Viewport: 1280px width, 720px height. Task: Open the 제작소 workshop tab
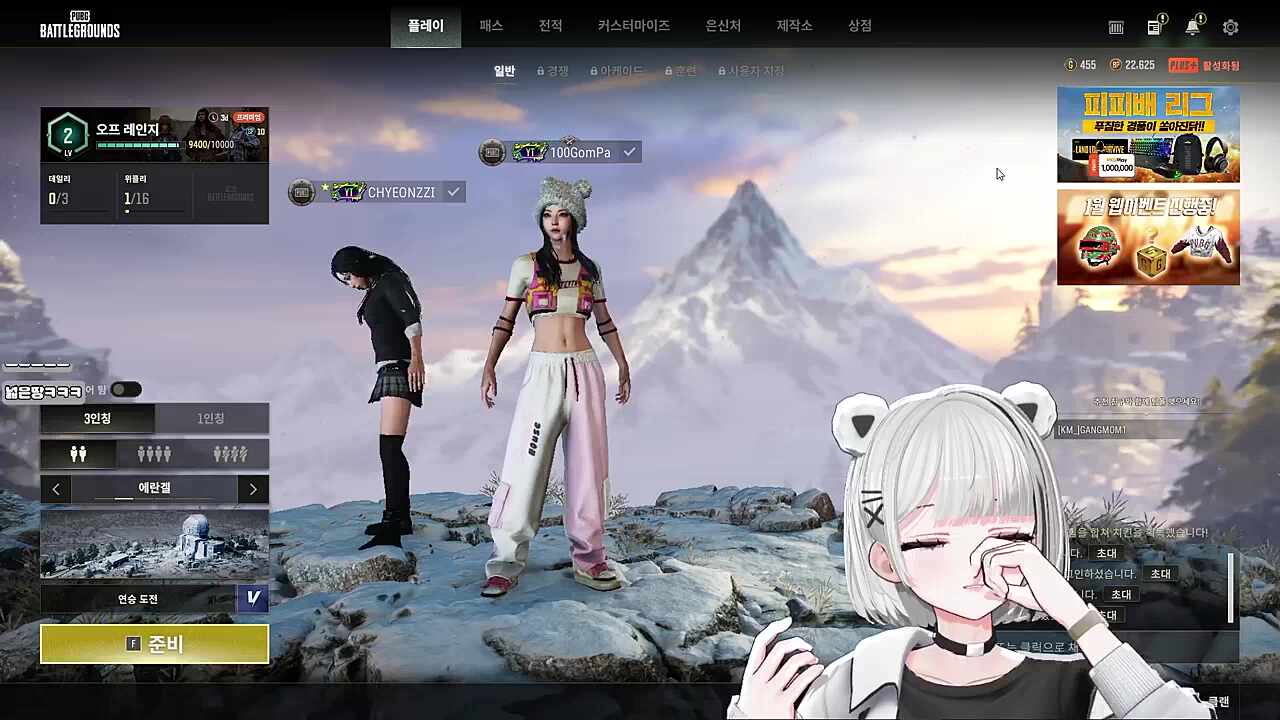click(x=794, y=26)
